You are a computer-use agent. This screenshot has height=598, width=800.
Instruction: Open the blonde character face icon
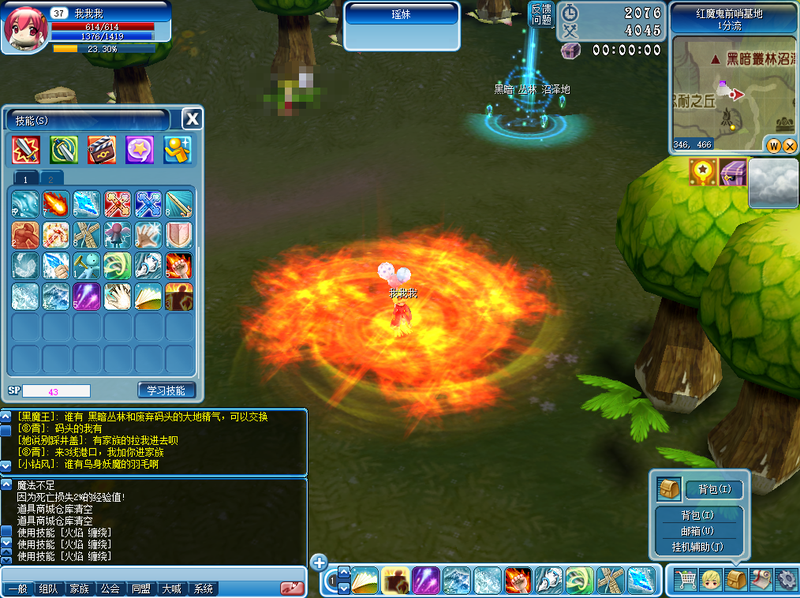[711, 579]
